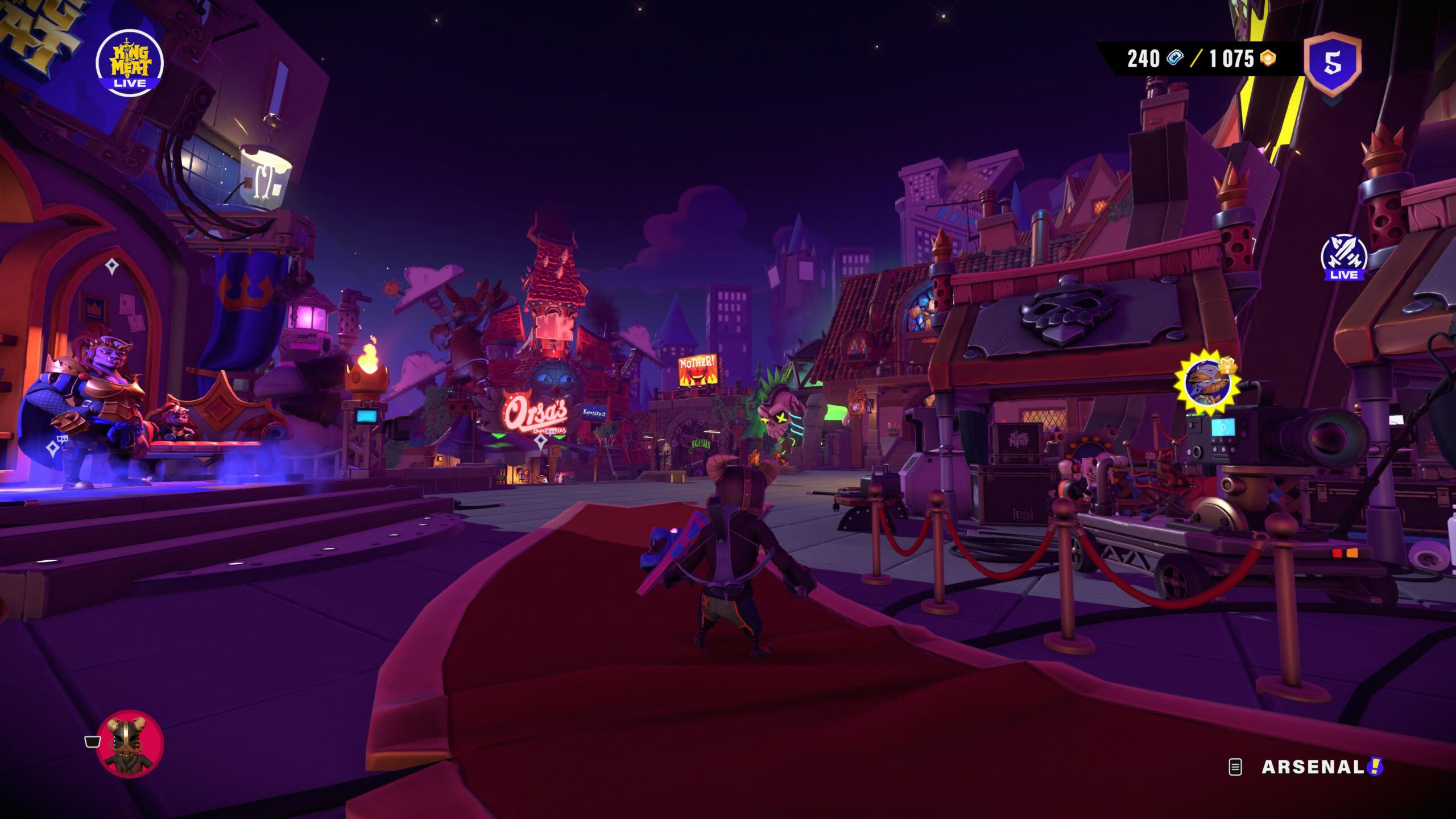This screenshot has height=819, width=1456.
Task: Click the horned helmet player portrait
Action: click(x=130, y=743)
